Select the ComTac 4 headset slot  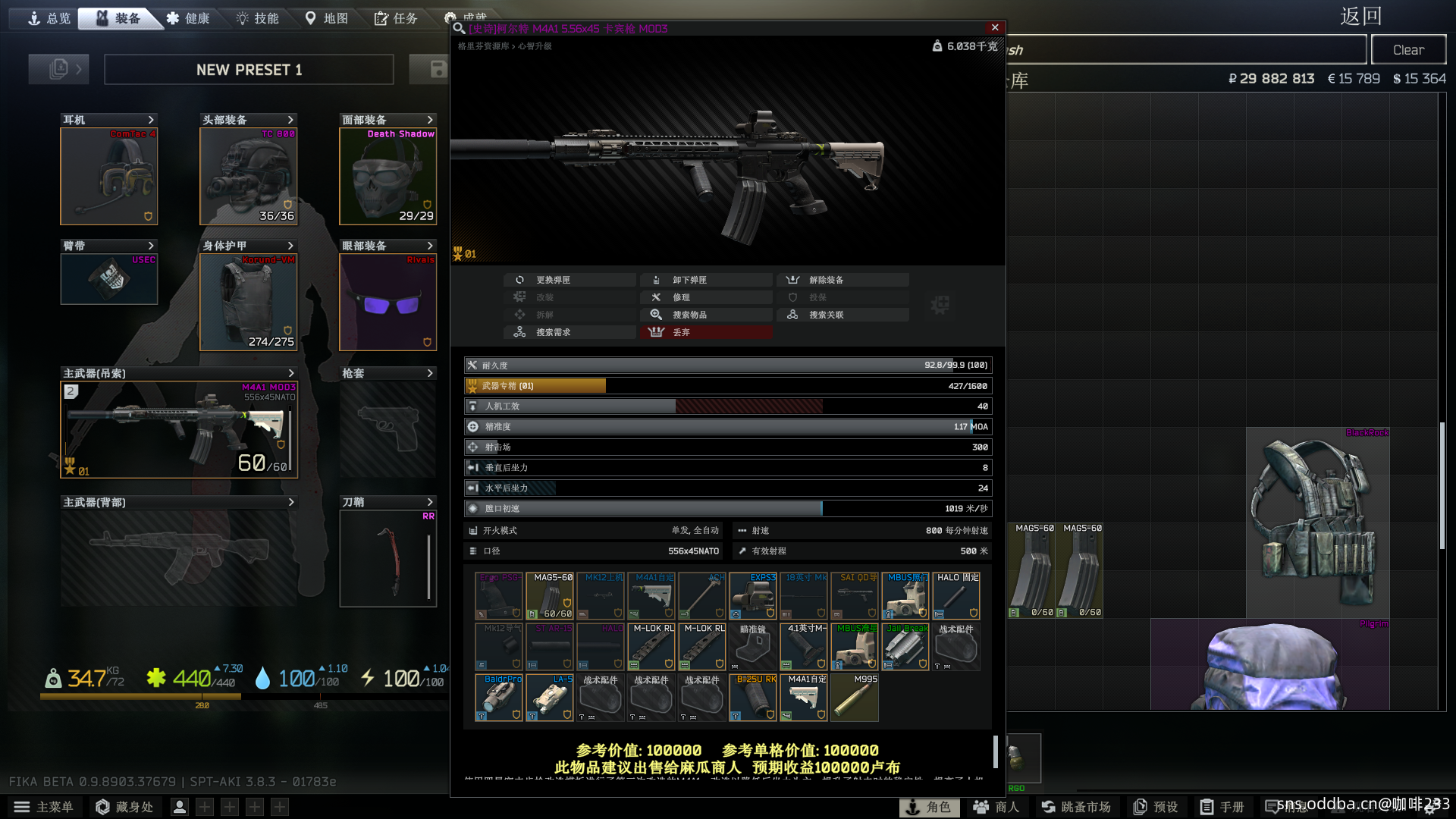pyautogui.click(x=109, y=177)
